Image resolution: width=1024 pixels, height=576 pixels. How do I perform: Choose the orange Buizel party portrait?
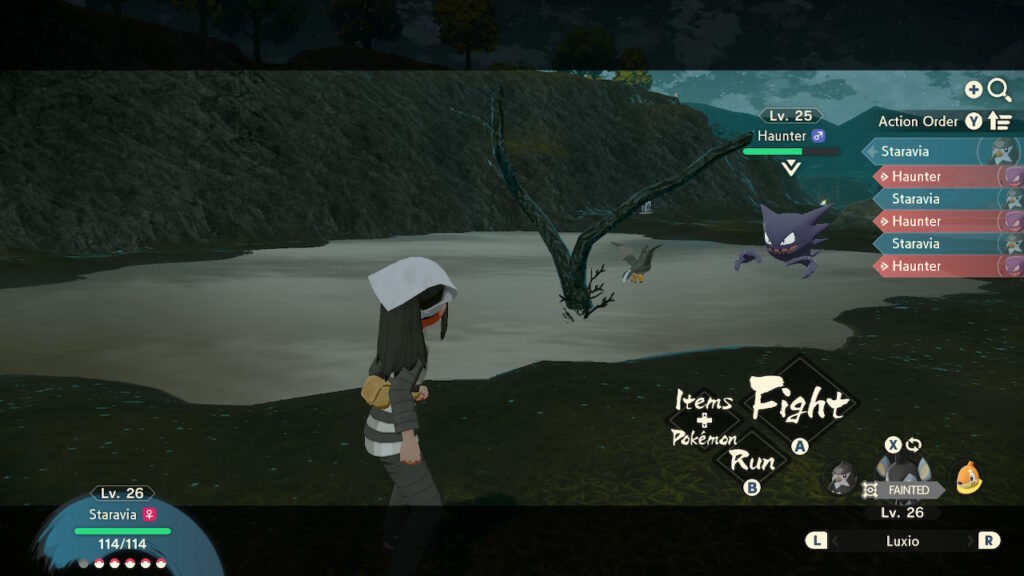click(966, 478)
